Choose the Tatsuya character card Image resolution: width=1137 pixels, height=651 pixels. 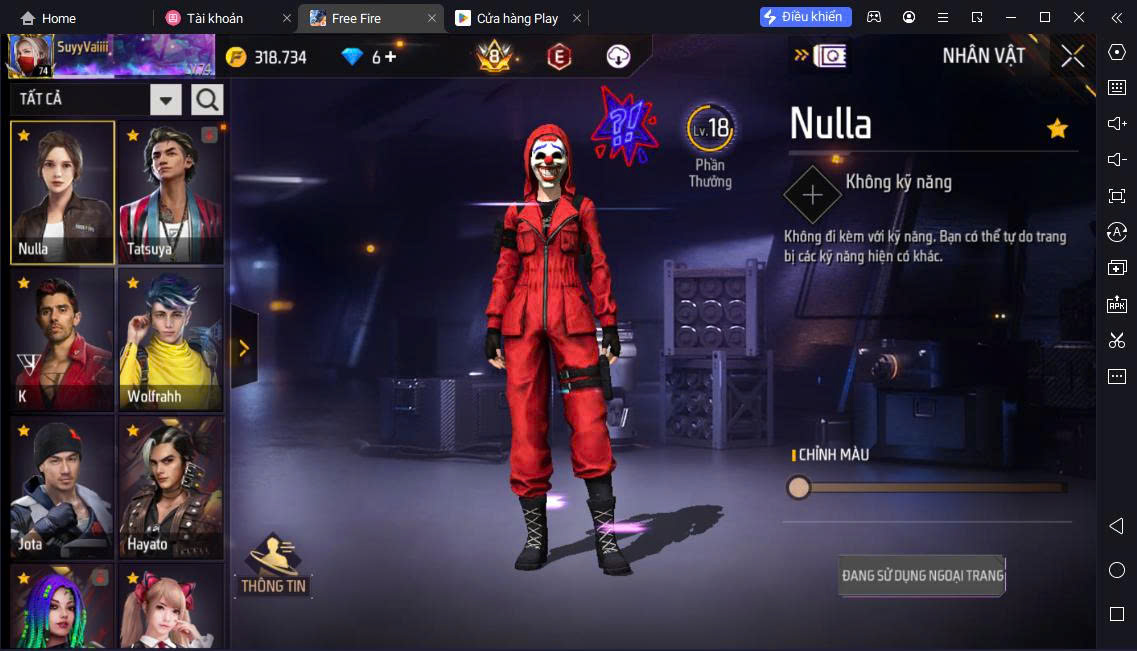[x=170, y=192]
